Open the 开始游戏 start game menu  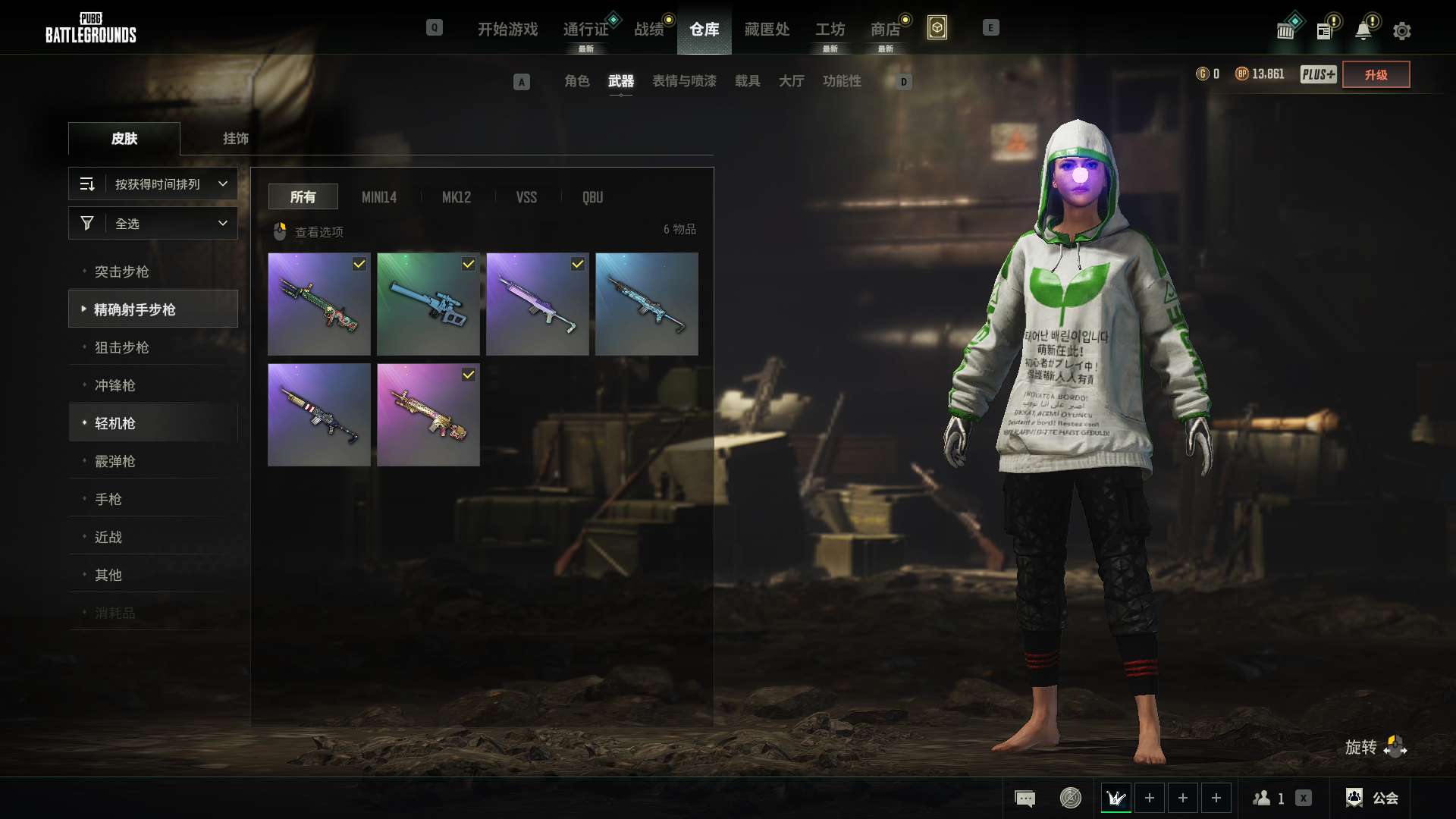pyautogui.click(x=507, y=29)
